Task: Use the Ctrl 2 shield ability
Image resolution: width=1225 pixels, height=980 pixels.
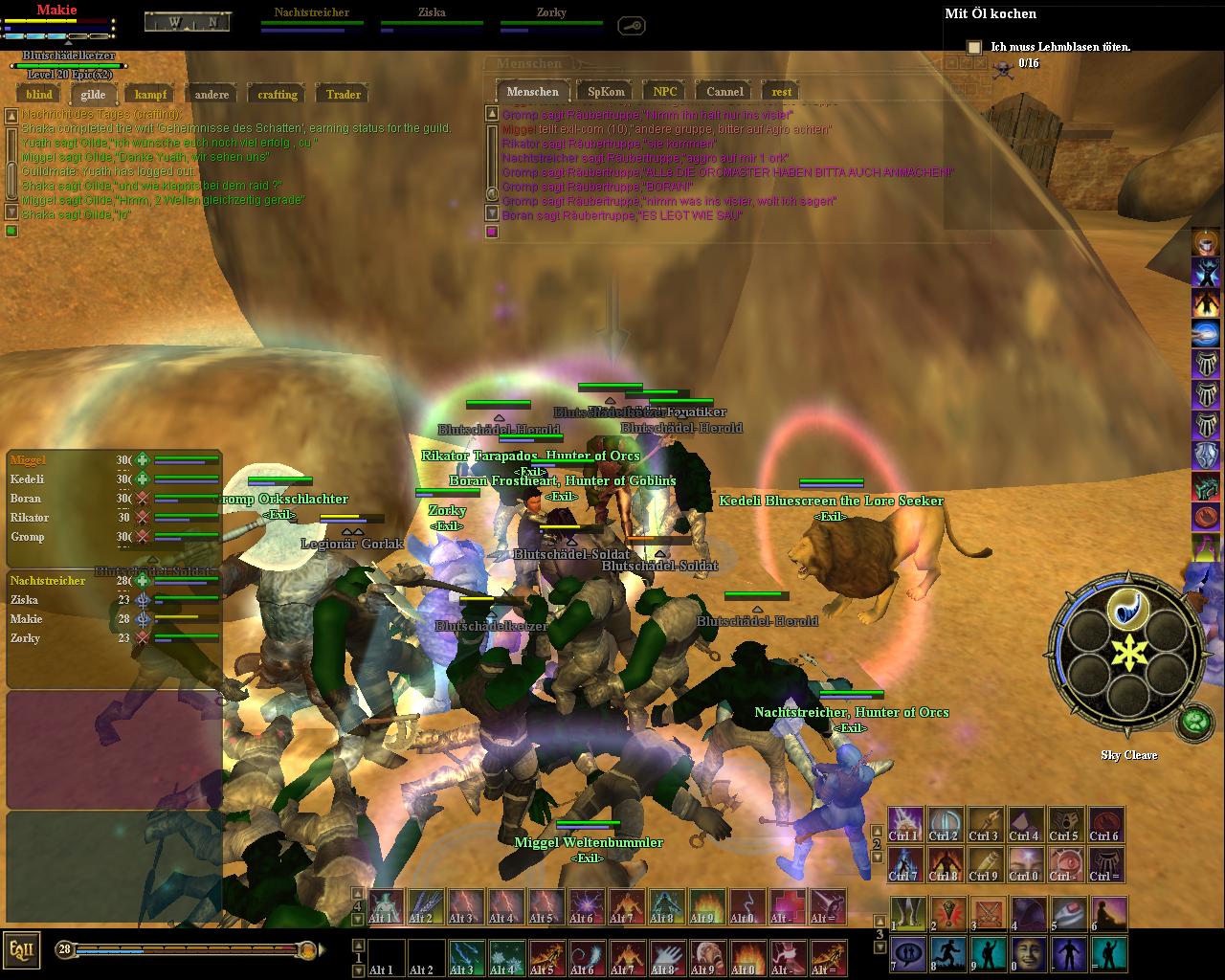Action: tap(946, 824)
